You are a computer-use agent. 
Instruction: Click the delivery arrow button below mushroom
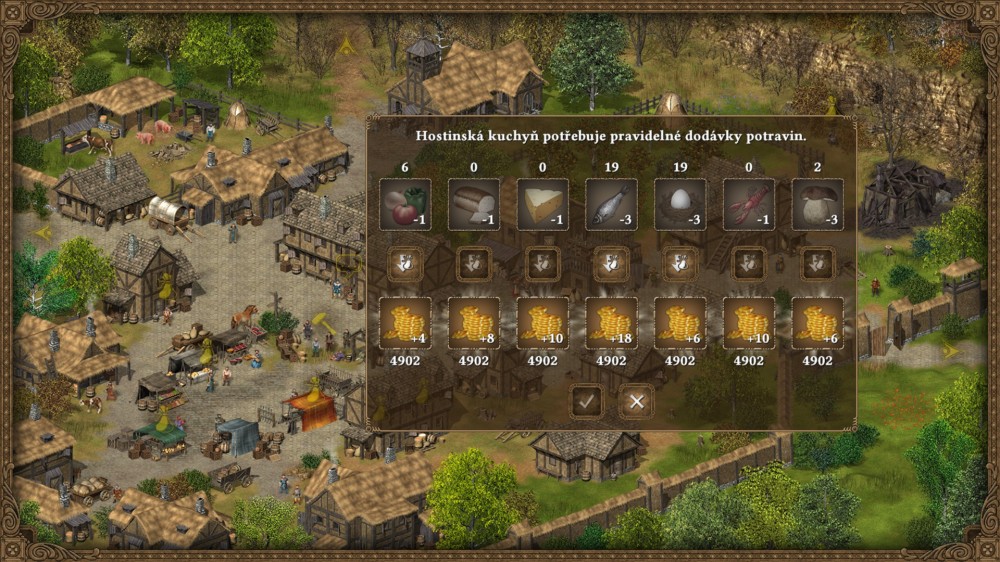click(817, 264)
